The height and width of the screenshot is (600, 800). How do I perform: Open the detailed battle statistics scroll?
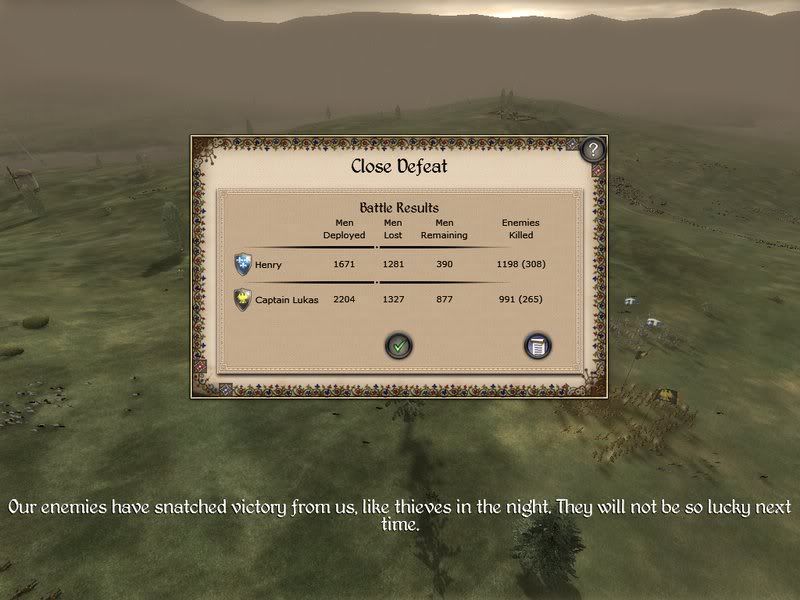539,346
